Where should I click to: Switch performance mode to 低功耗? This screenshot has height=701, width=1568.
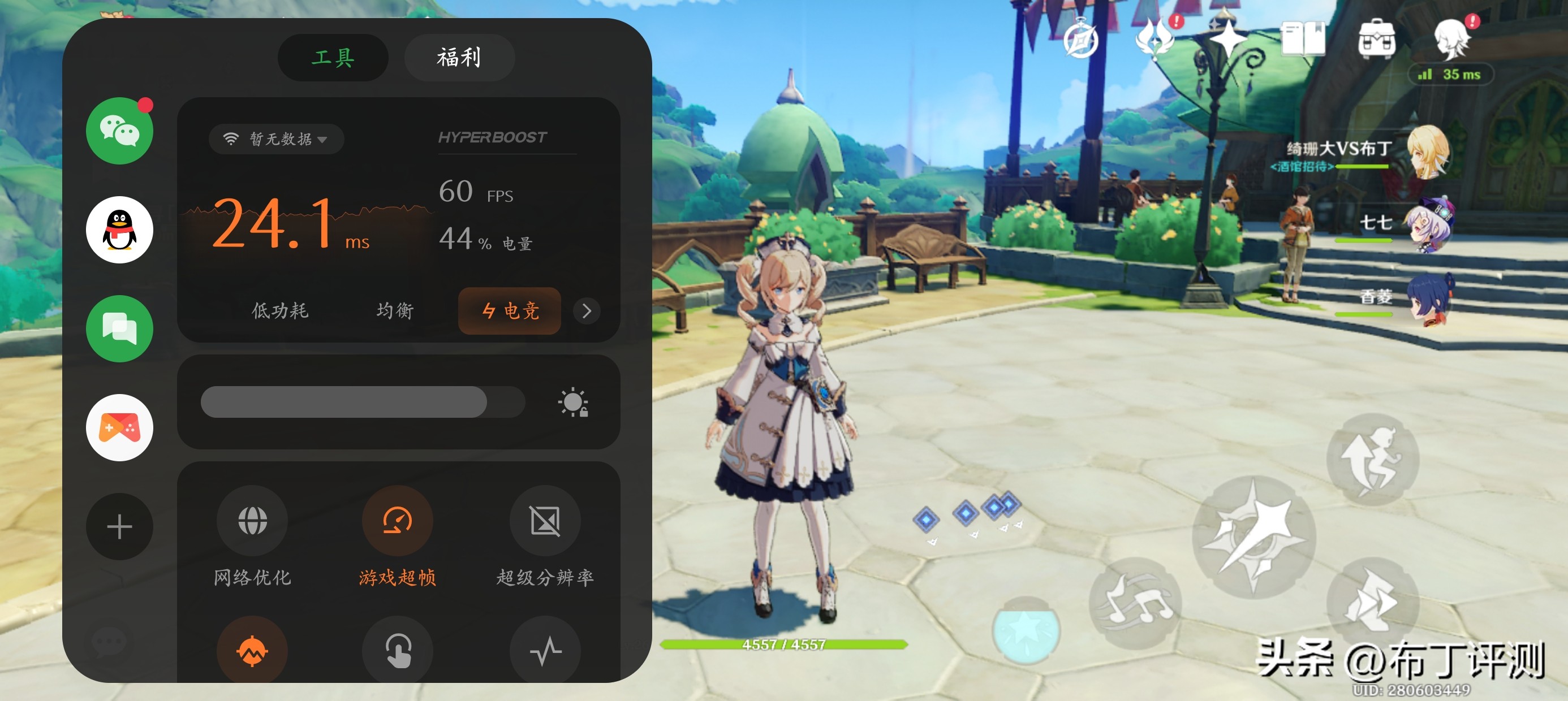tap(279, 311)
